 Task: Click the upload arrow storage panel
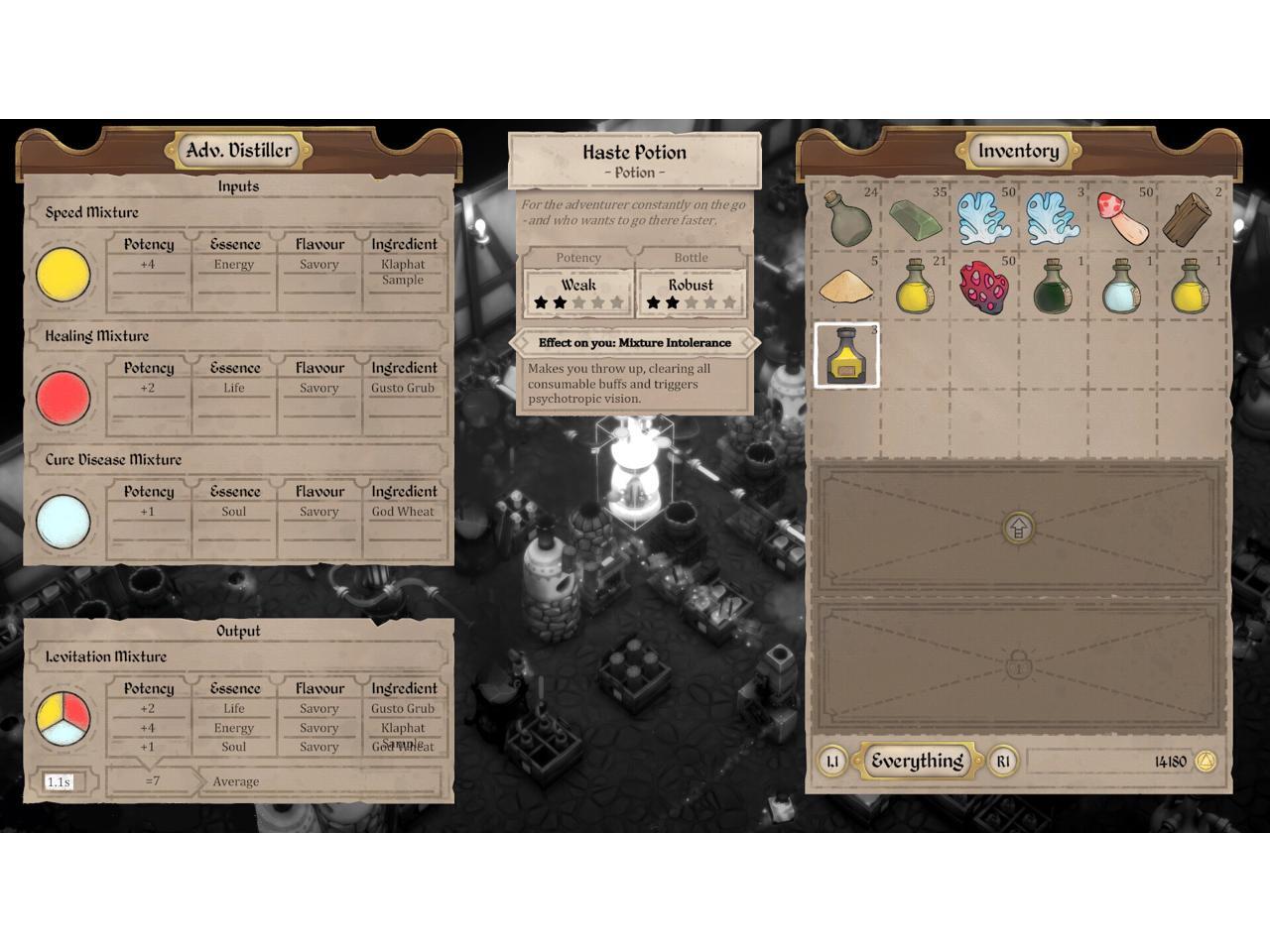tap(1018, 528)
